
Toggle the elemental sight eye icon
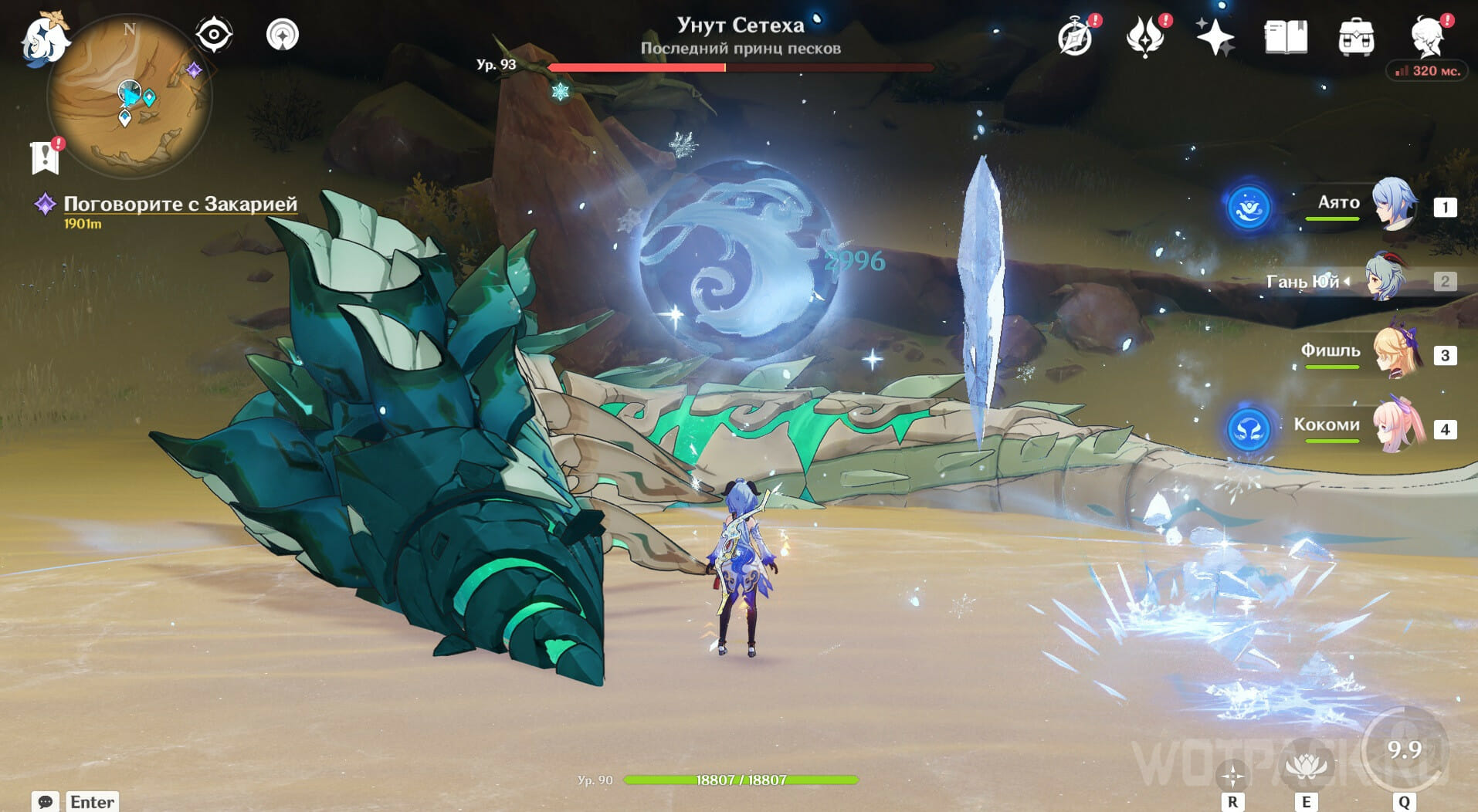pyautogui.click(x=214, y=35)
